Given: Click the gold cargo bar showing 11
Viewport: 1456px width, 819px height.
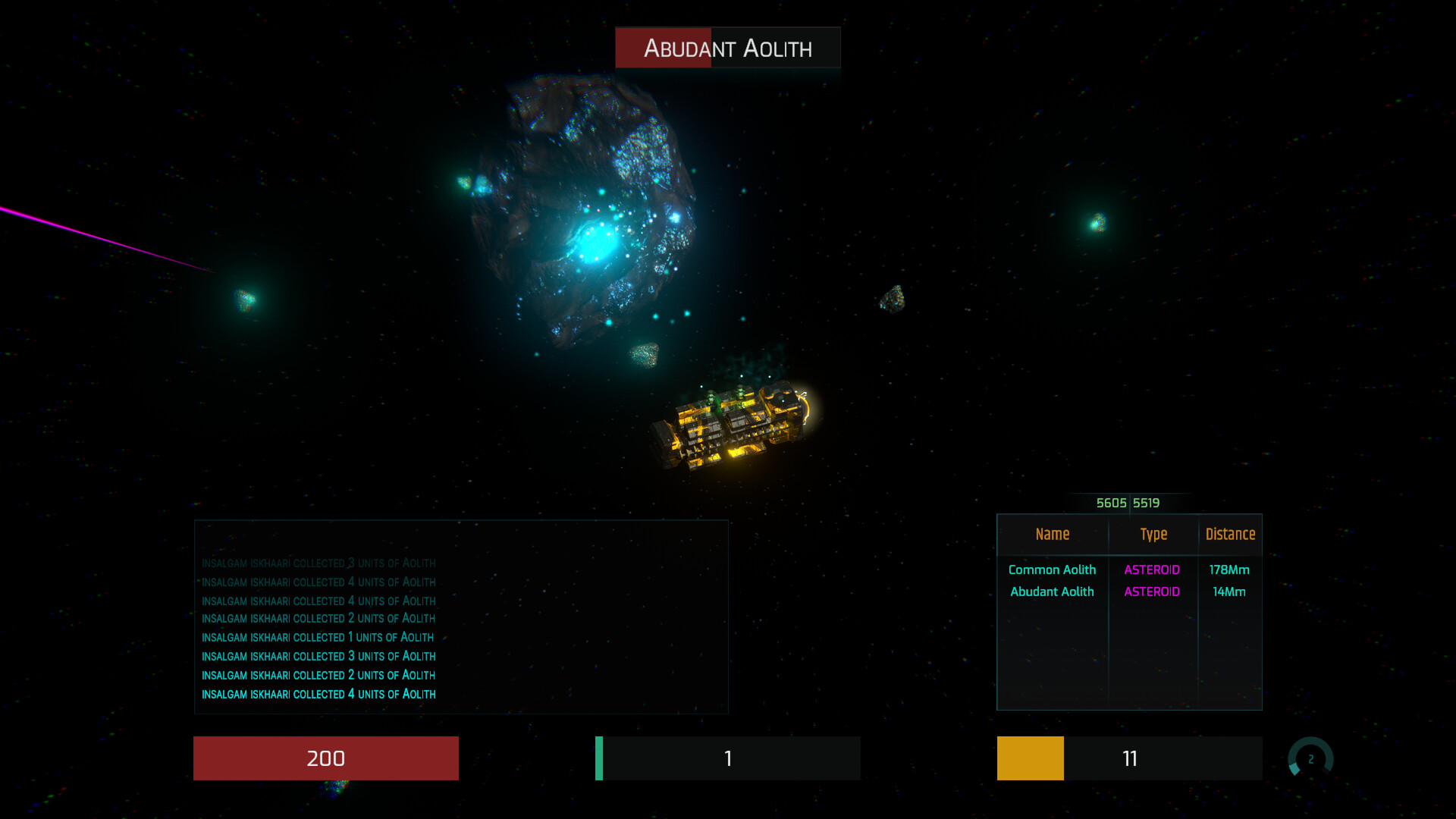Looking at the screenshot, I should point(1128,758).
